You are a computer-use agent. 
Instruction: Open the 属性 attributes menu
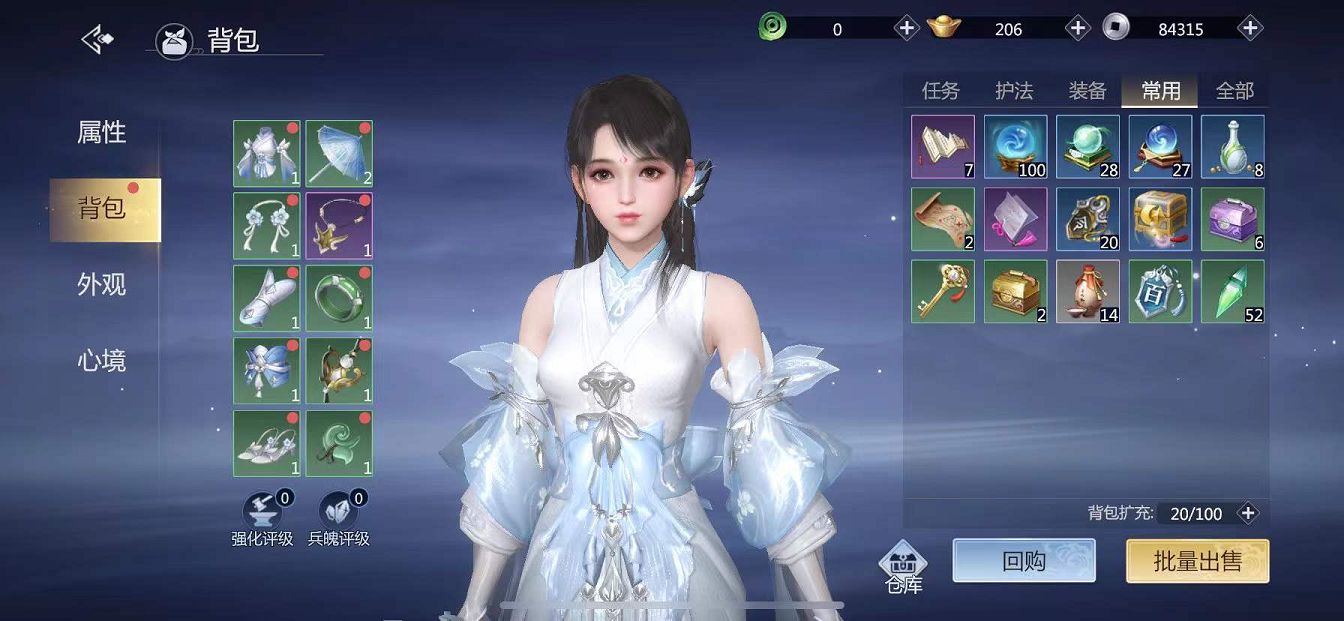pyautogui.click(x=102, y=132)
